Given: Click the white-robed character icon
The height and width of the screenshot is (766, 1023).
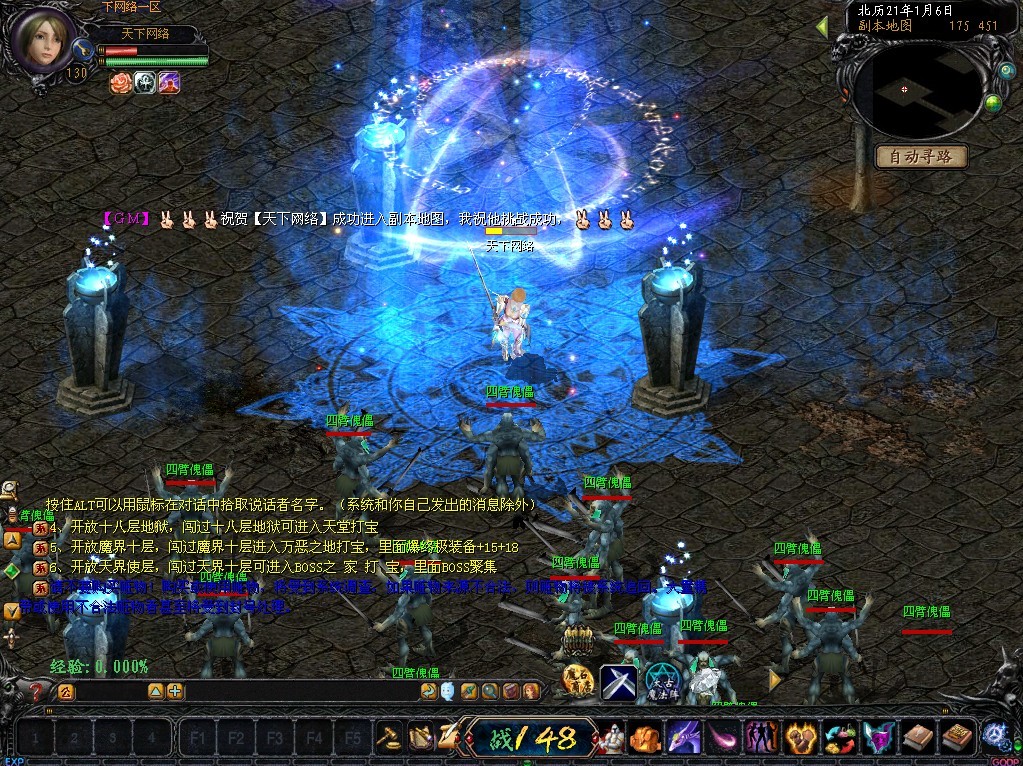Looking at the screenshot, I should 610,738.
